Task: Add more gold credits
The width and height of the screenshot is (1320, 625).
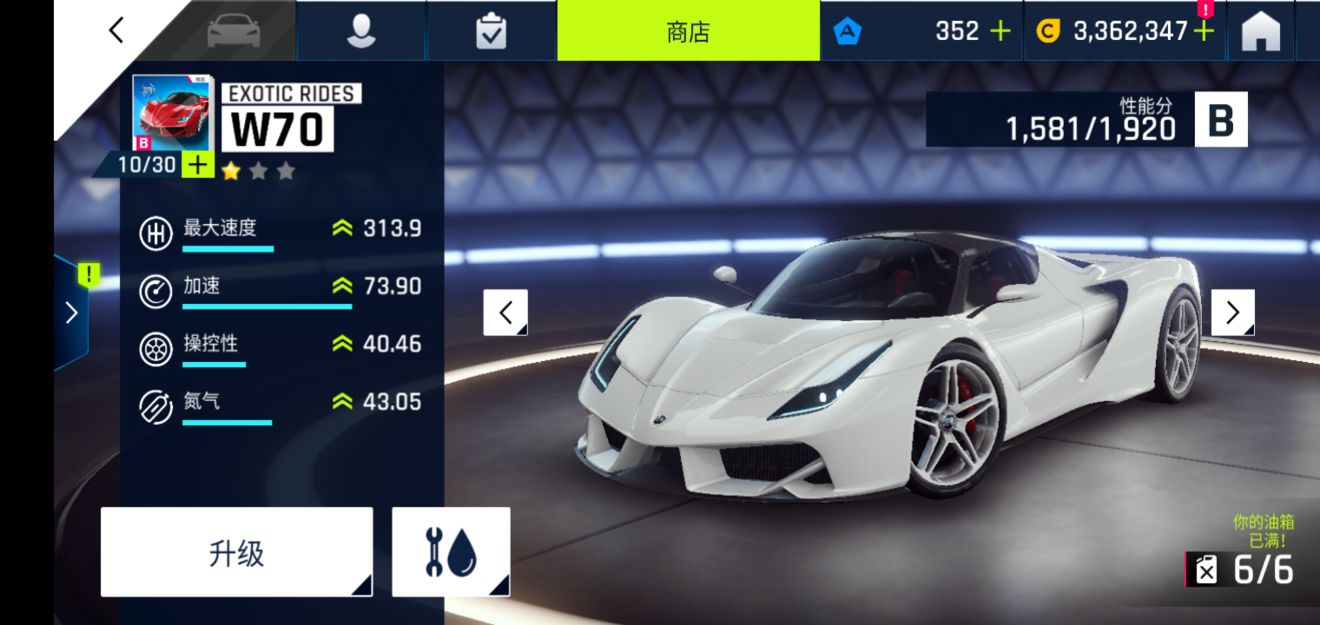Action: tap(1204, 31)
